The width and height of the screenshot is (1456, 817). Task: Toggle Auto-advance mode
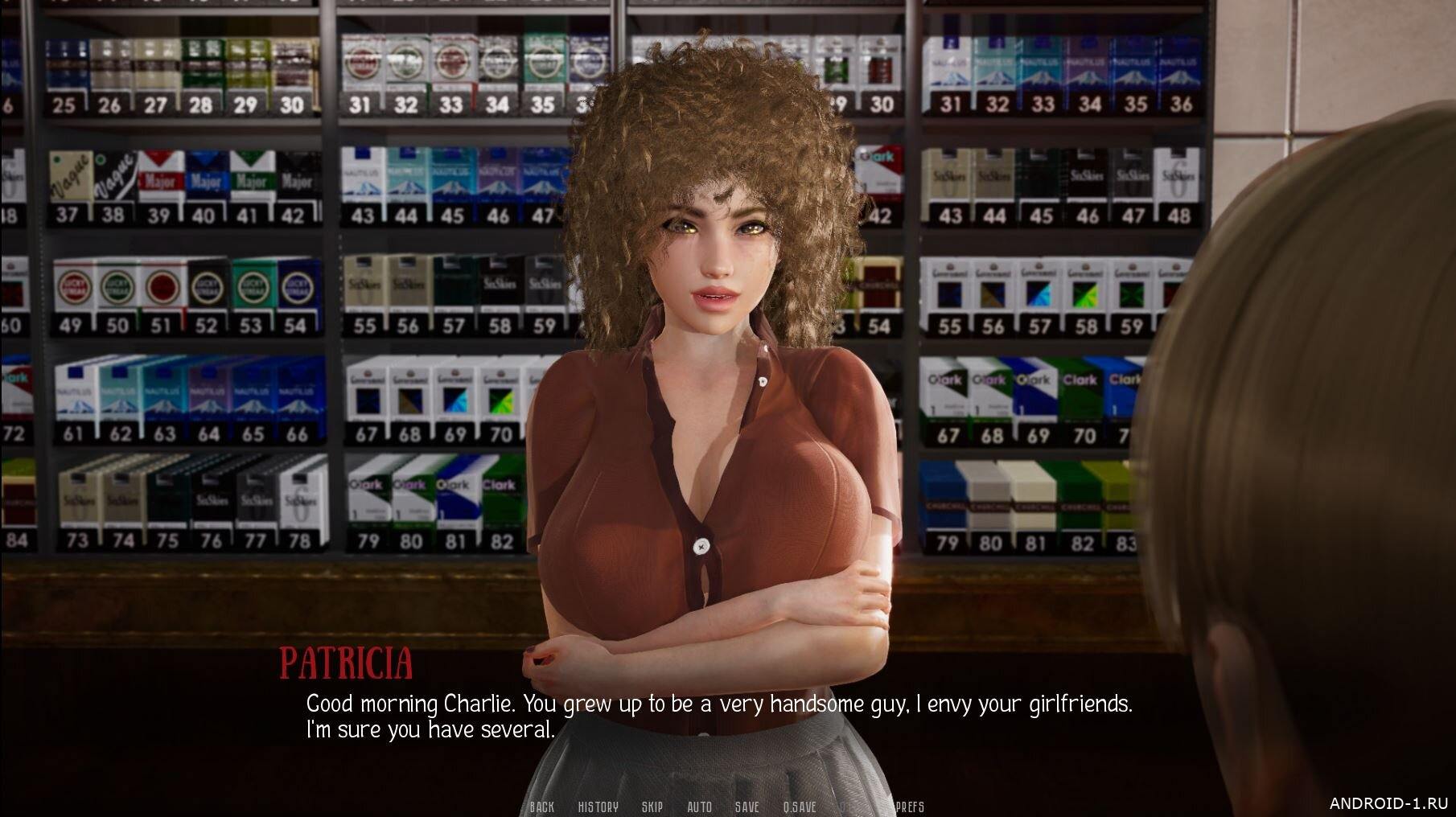coord(699,807)
